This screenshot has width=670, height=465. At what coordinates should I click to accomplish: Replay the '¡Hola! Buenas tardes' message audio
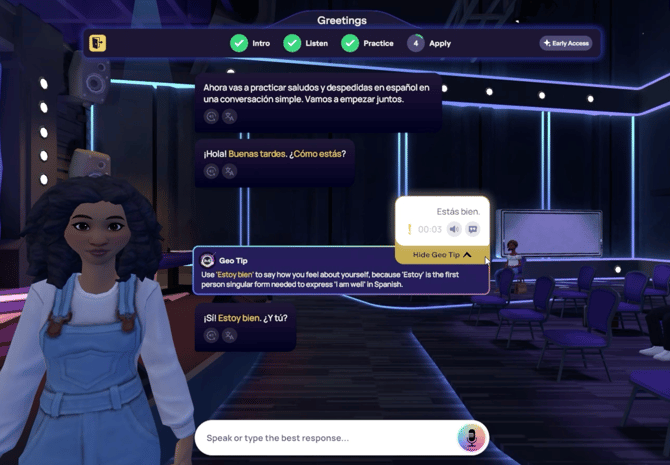pos(212,171)
